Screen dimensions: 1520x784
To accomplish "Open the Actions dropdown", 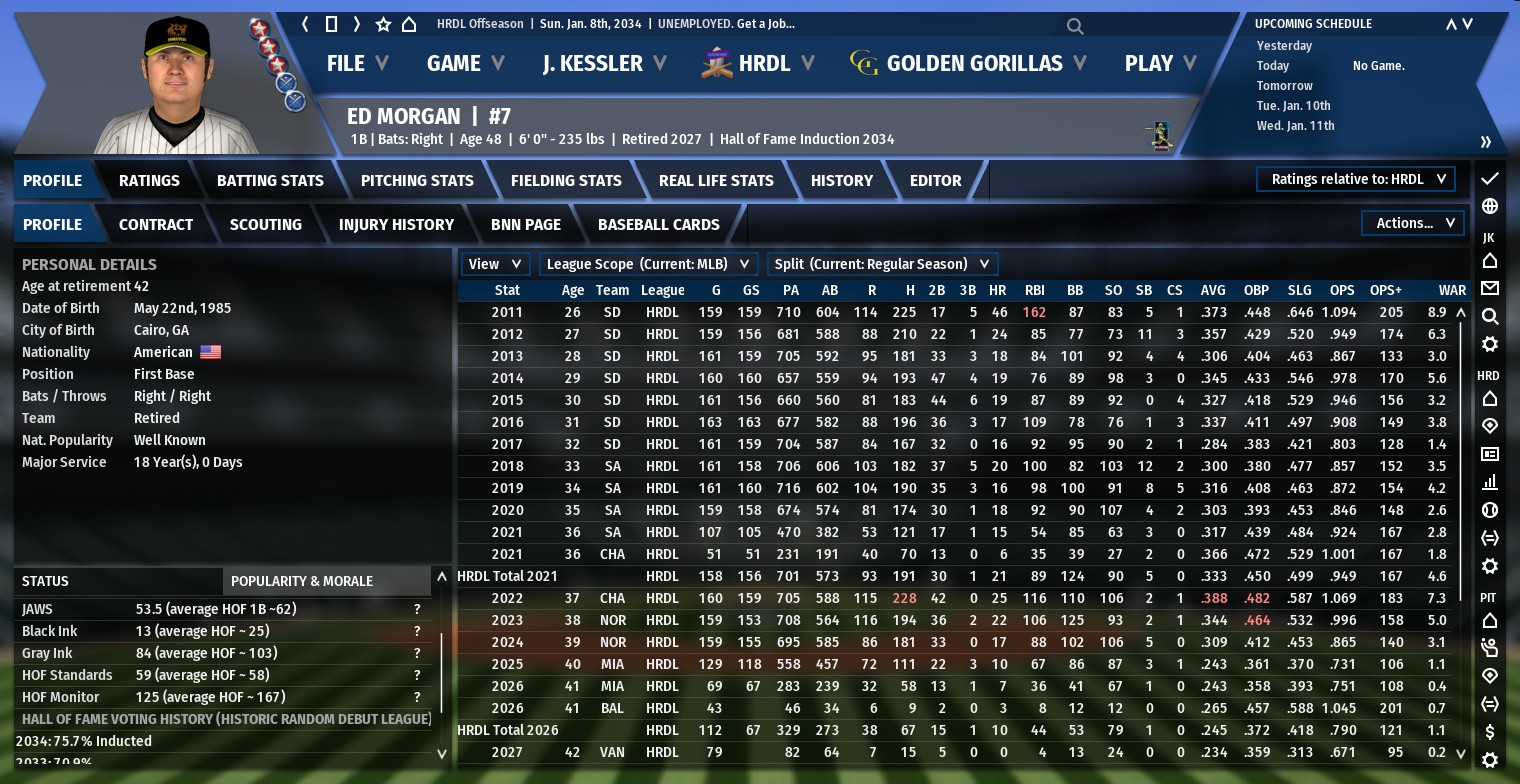I will click(1413, 223).
